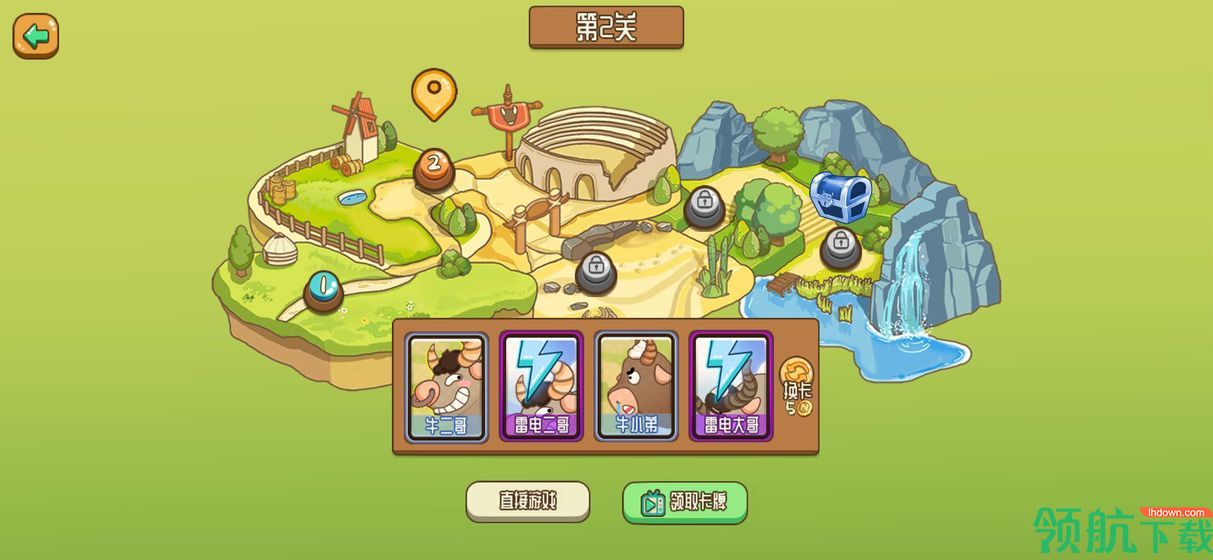The height and width of the screenshot is (560, 1213).
Task: Choose the 雷电大哥 lightning card
Action: 731,387
